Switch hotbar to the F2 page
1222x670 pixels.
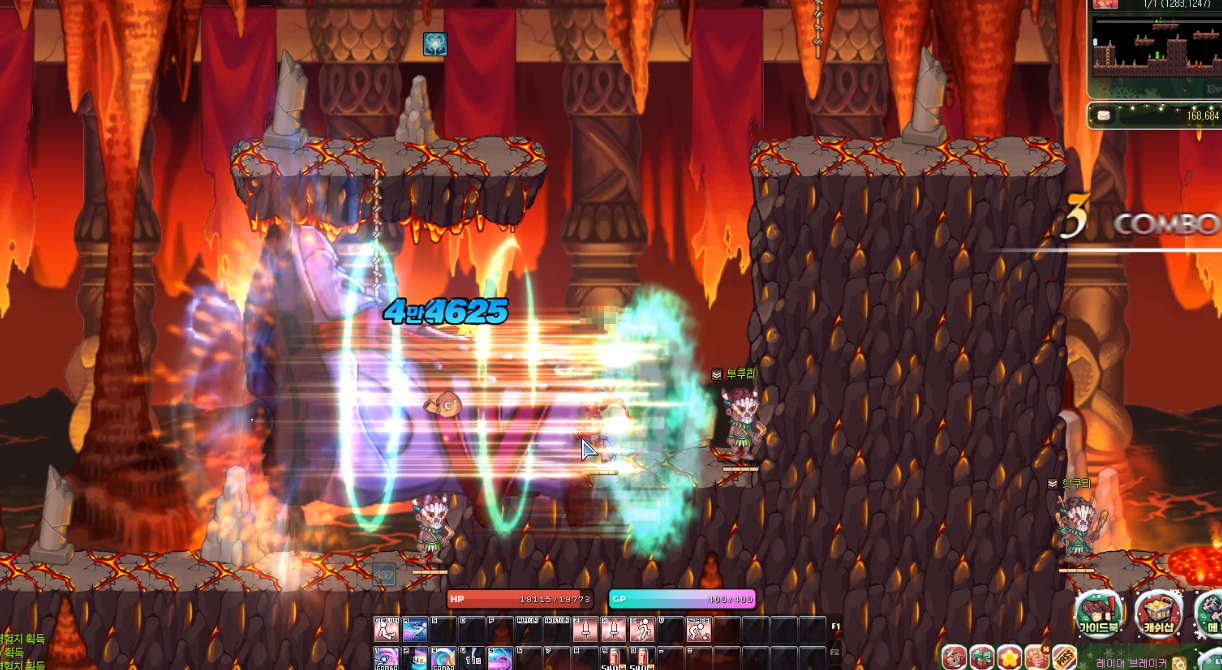click(x=835, y=652)
